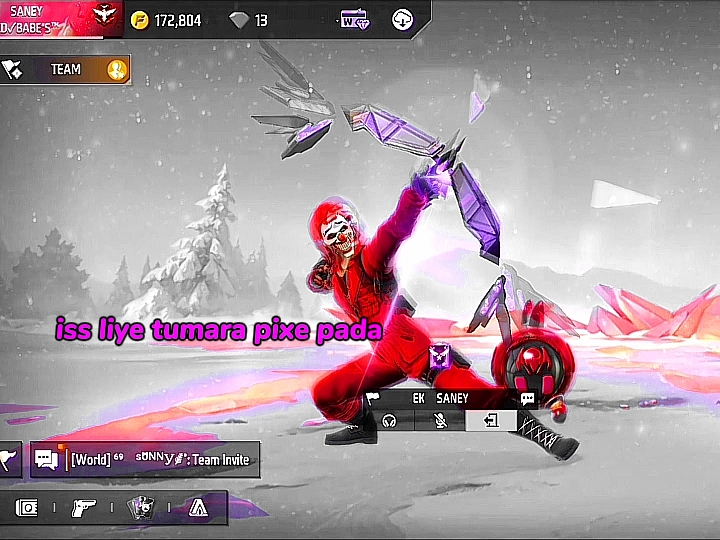Open the World chat bar
Screen dimensions: 720x540
tap(160, 460)
